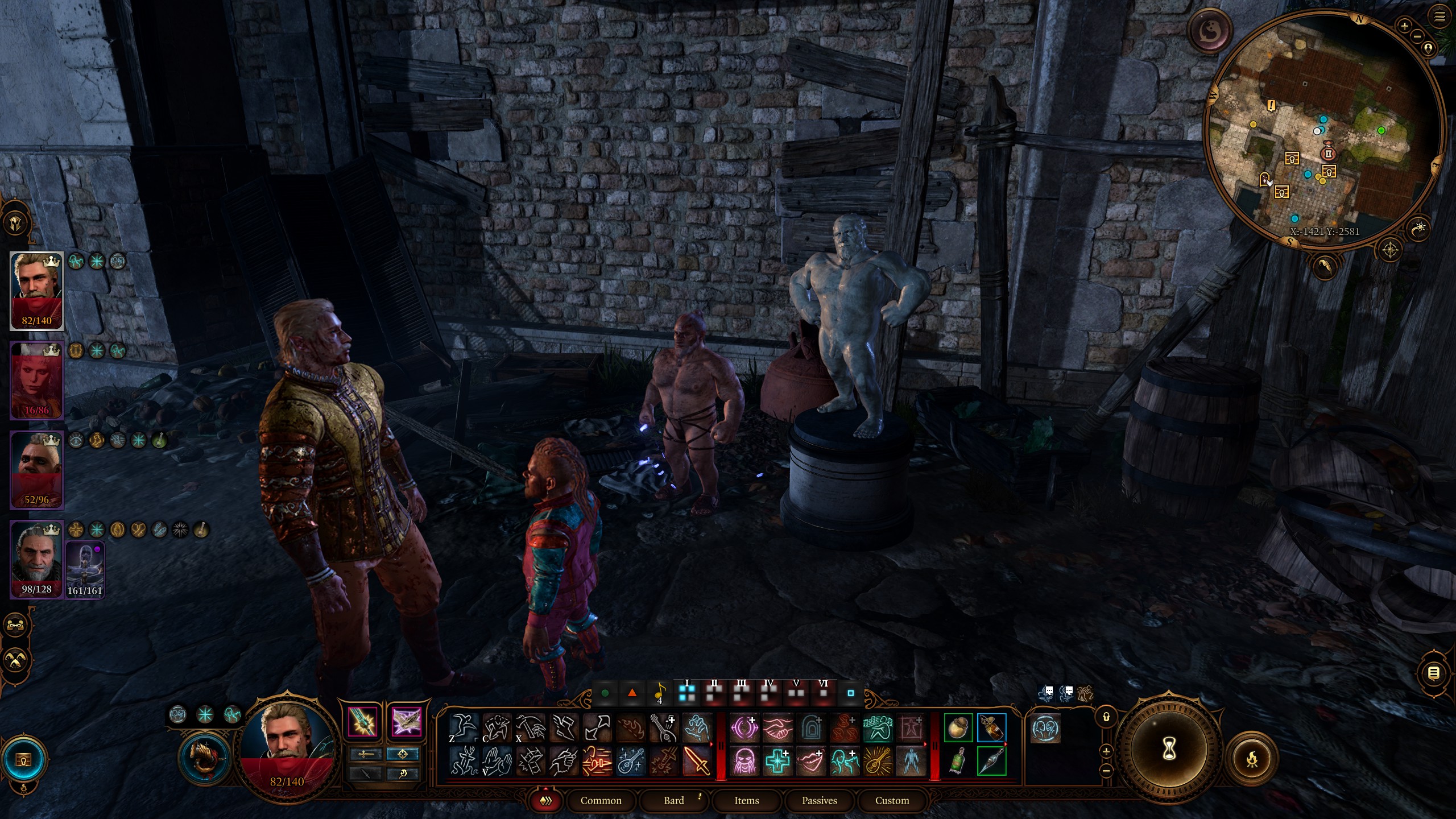This screenshot has height=819, width=1456.
Task: Show the Items hotbar tab
Action: pyautogui.click(x=746, y=800)
